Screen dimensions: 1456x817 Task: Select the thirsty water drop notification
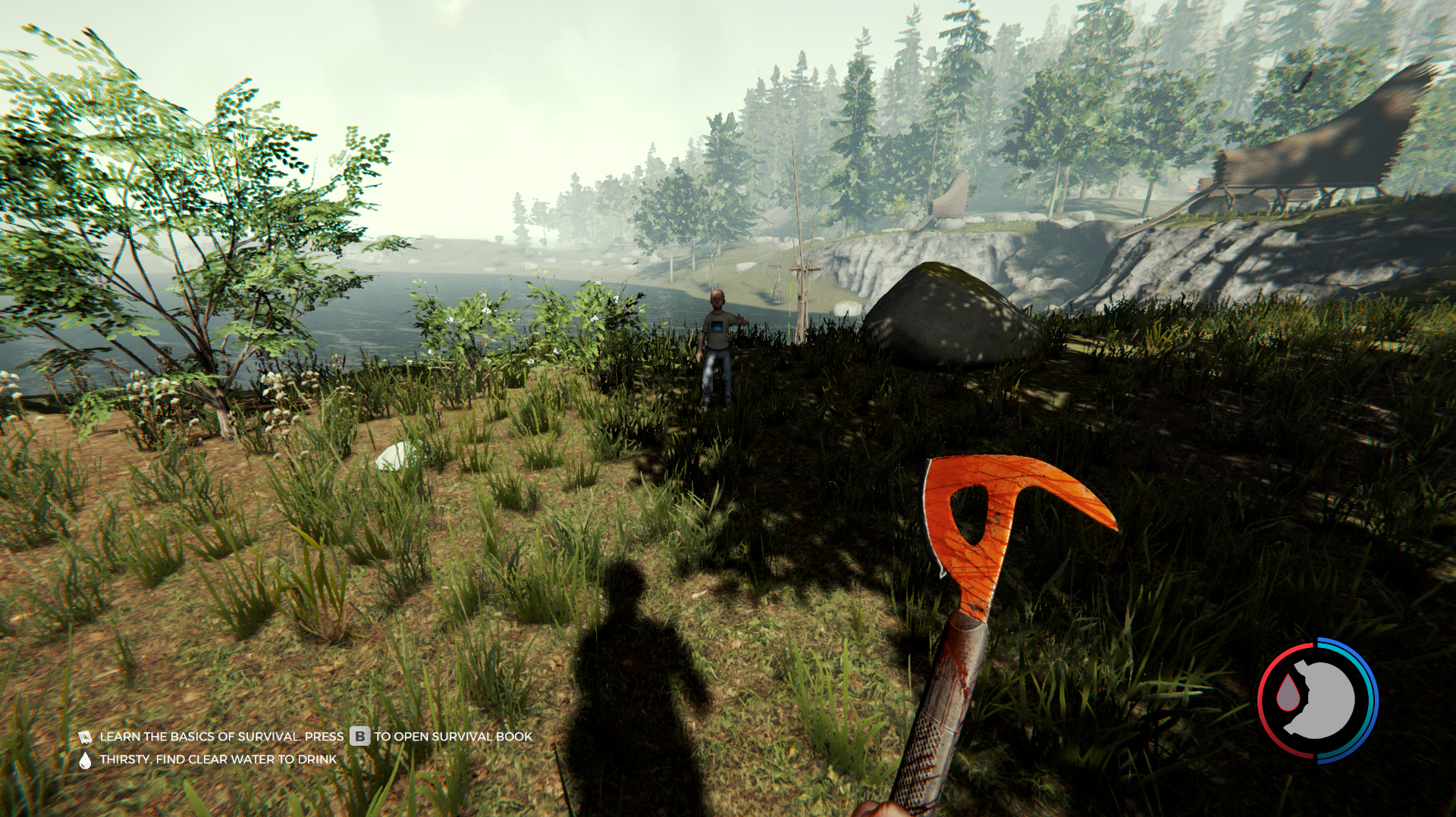point(85,759)
